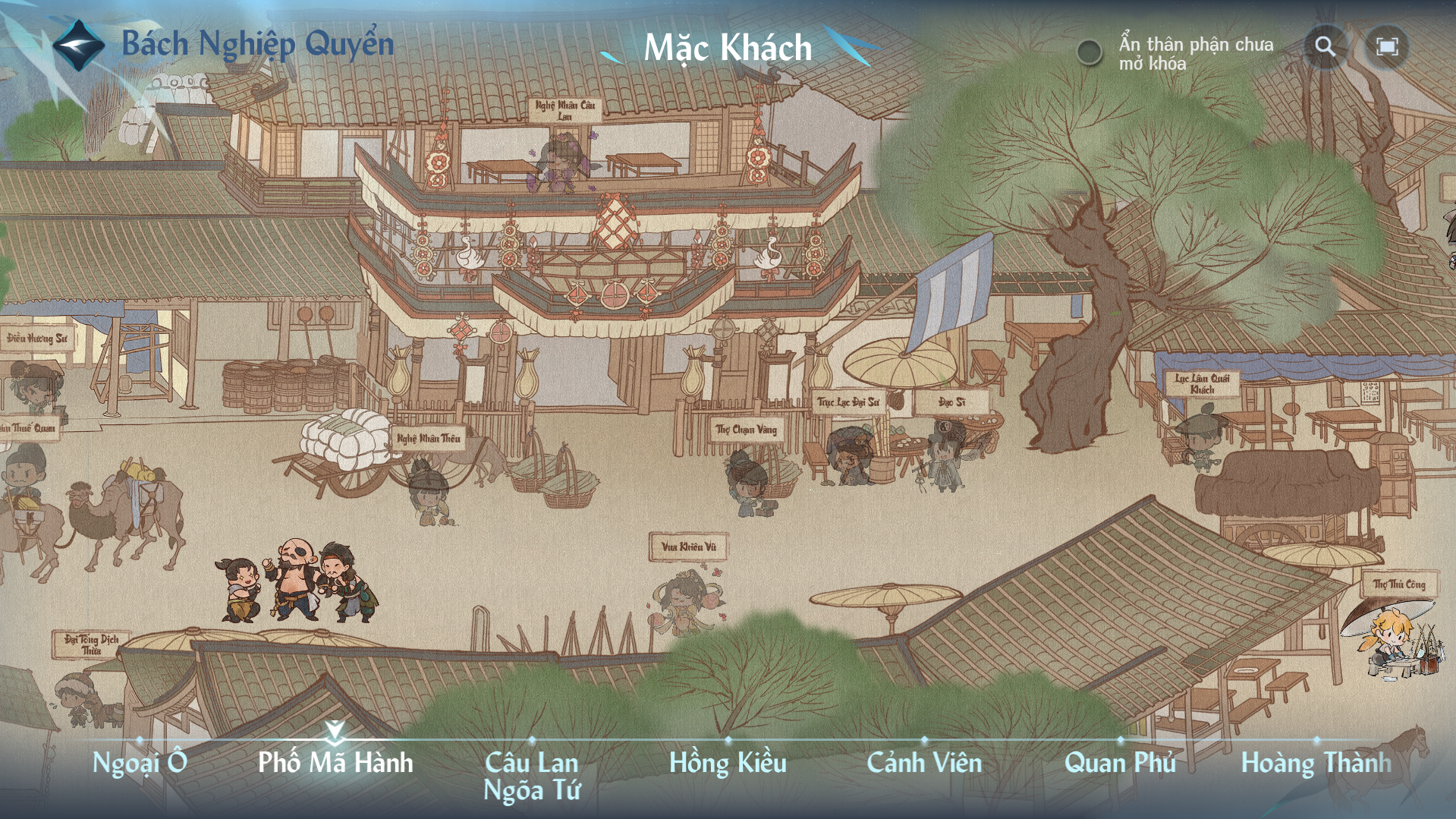Toggle hiding unlocked identities

1090,52
